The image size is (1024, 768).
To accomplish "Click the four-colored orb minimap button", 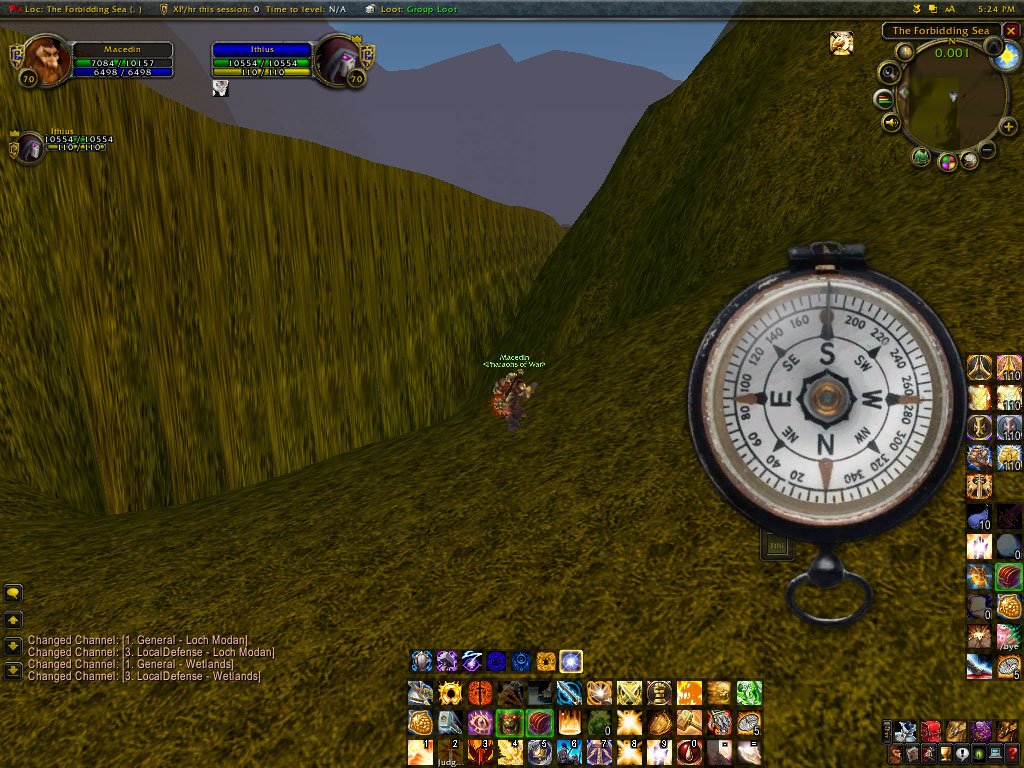I will 946,162.
